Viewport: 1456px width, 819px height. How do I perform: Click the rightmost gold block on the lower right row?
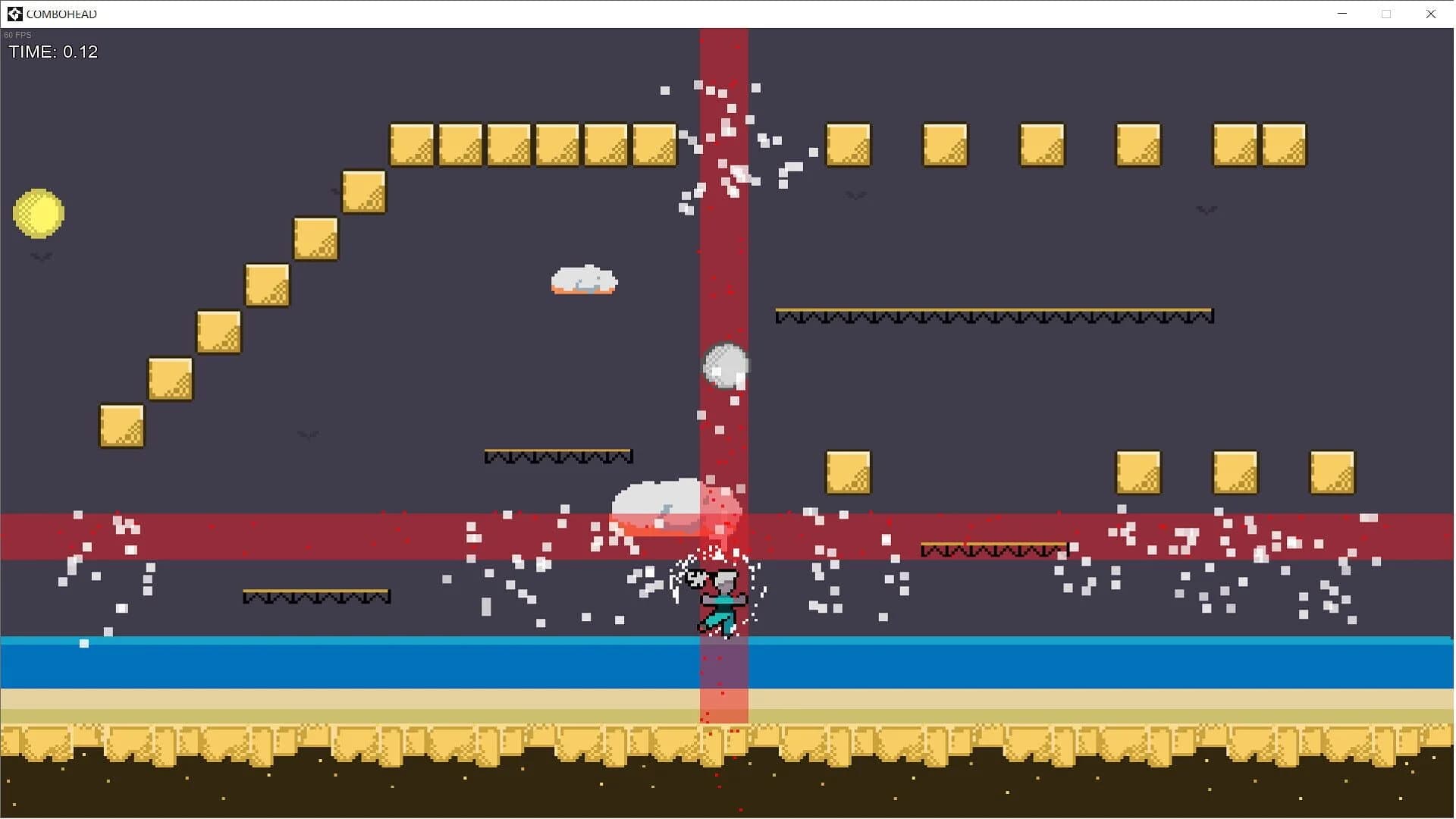pos(1331,472)
